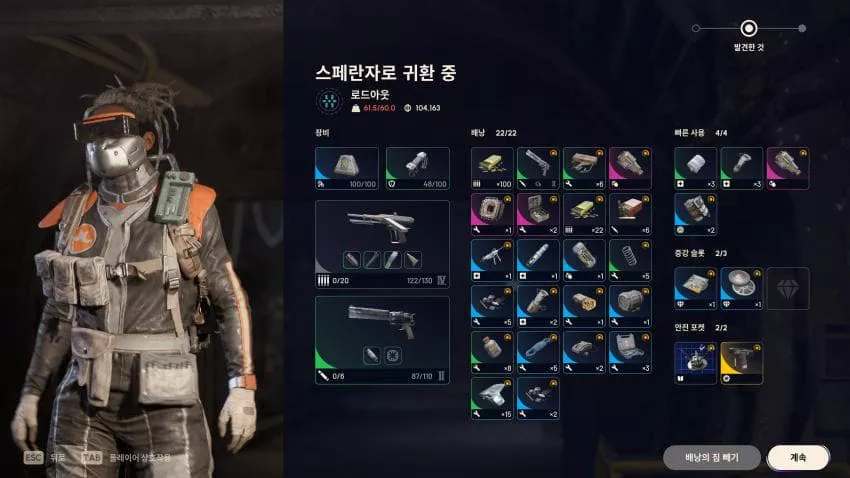Select the yellow-bordered pistol in the safe pocket
Viewport: 850px width, 478px height.
741,363
